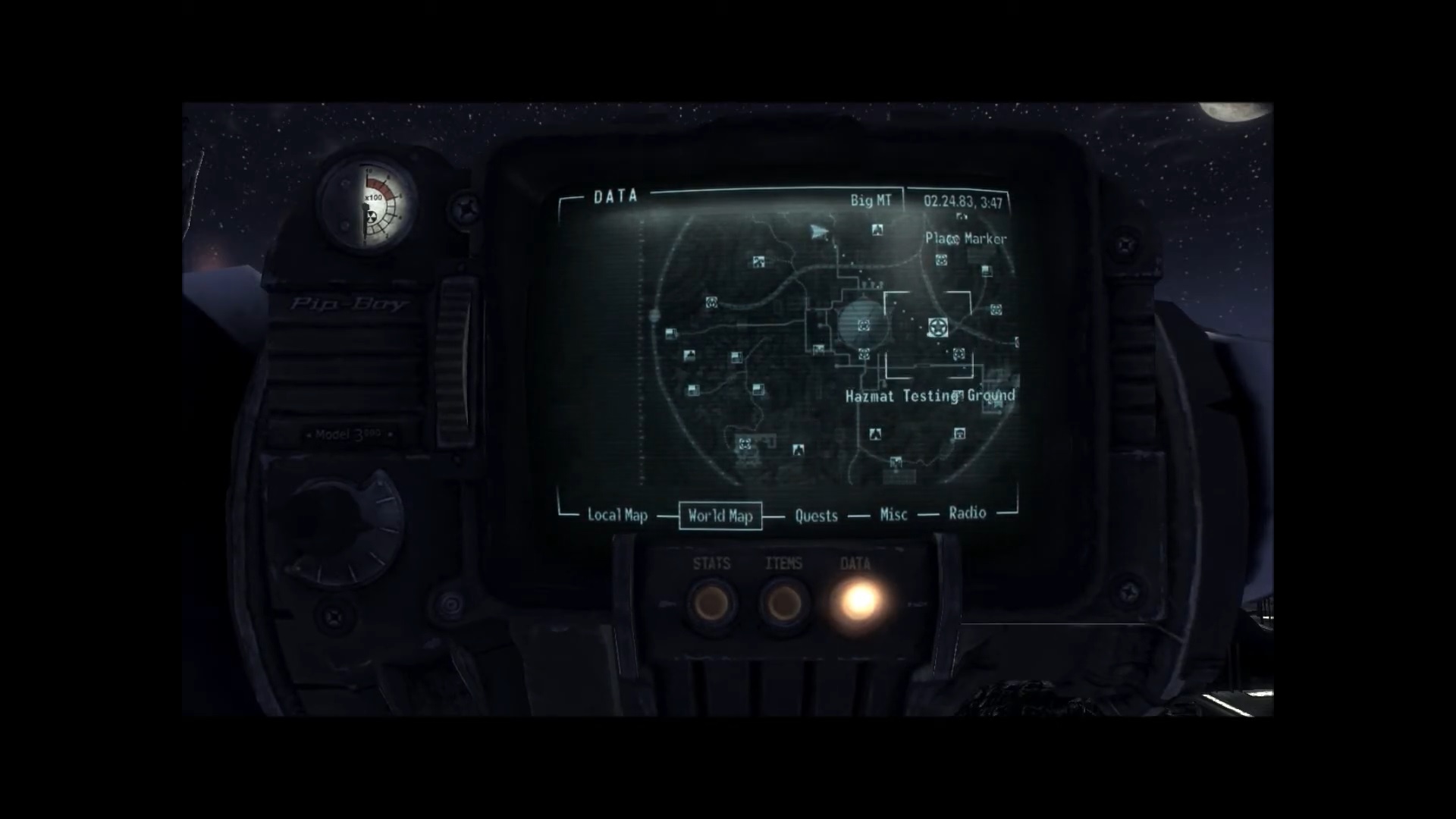Click the STATS Pip-Boy button
1456x819 pixels.
711,603
